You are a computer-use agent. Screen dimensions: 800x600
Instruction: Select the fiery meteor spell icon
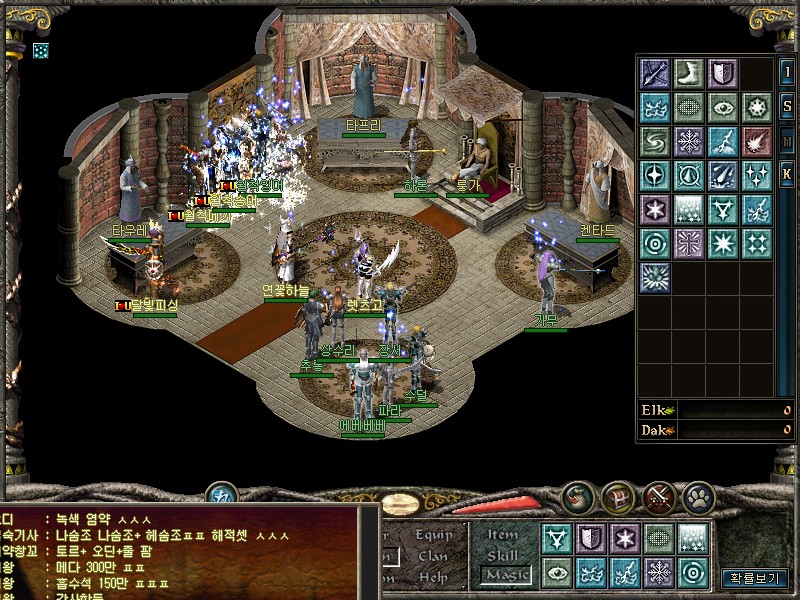[x=756, y=141]
